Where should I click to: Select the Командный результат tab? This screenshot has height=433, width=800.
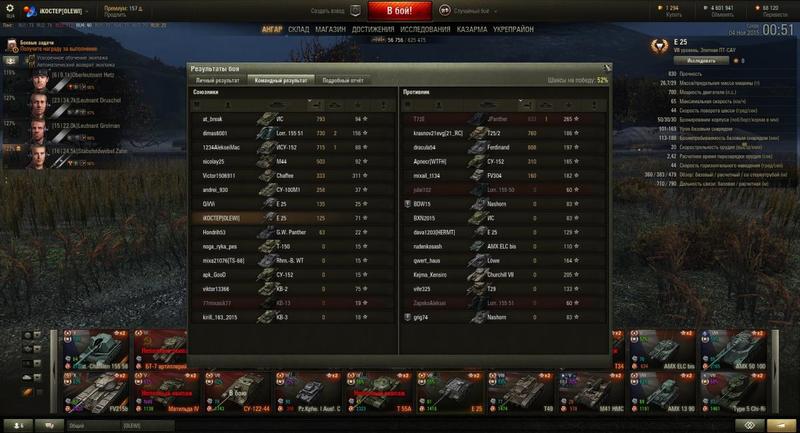[x=280, y=79]
